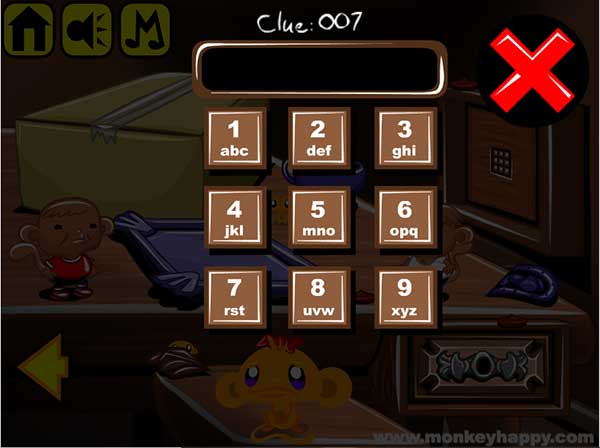Select keypad key 2 def
600x448 pixels.
[x=320, y=139]
